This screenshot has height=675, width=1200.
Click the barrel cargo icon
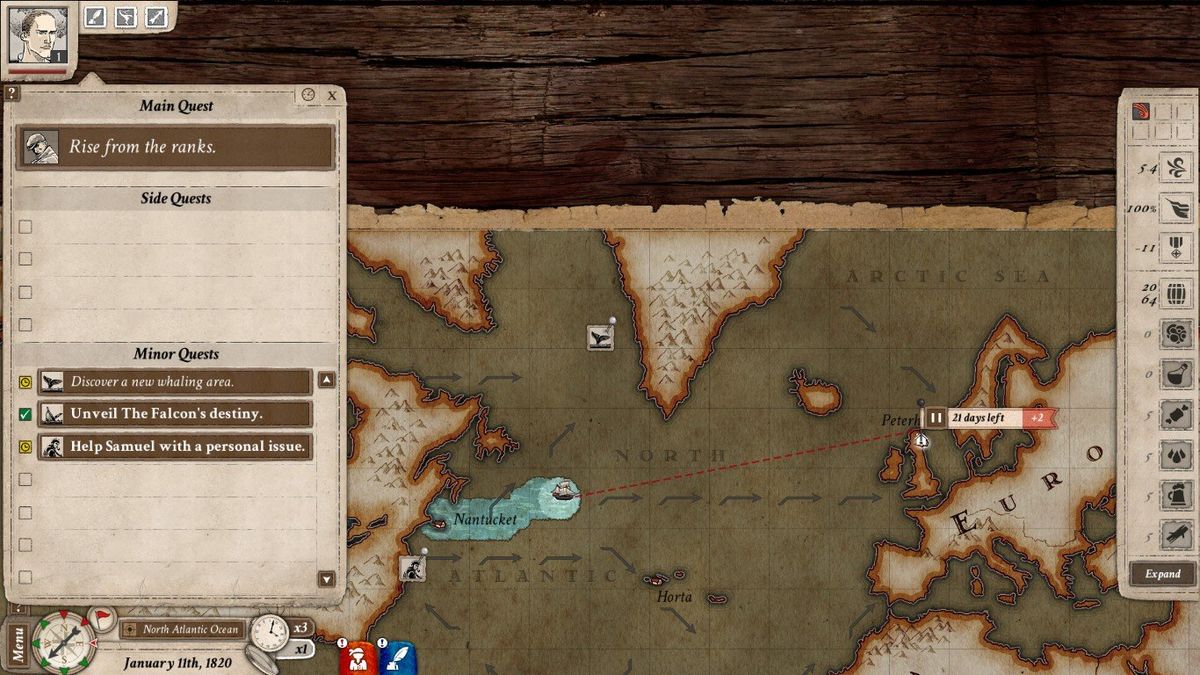click(x=1176, y=294)
